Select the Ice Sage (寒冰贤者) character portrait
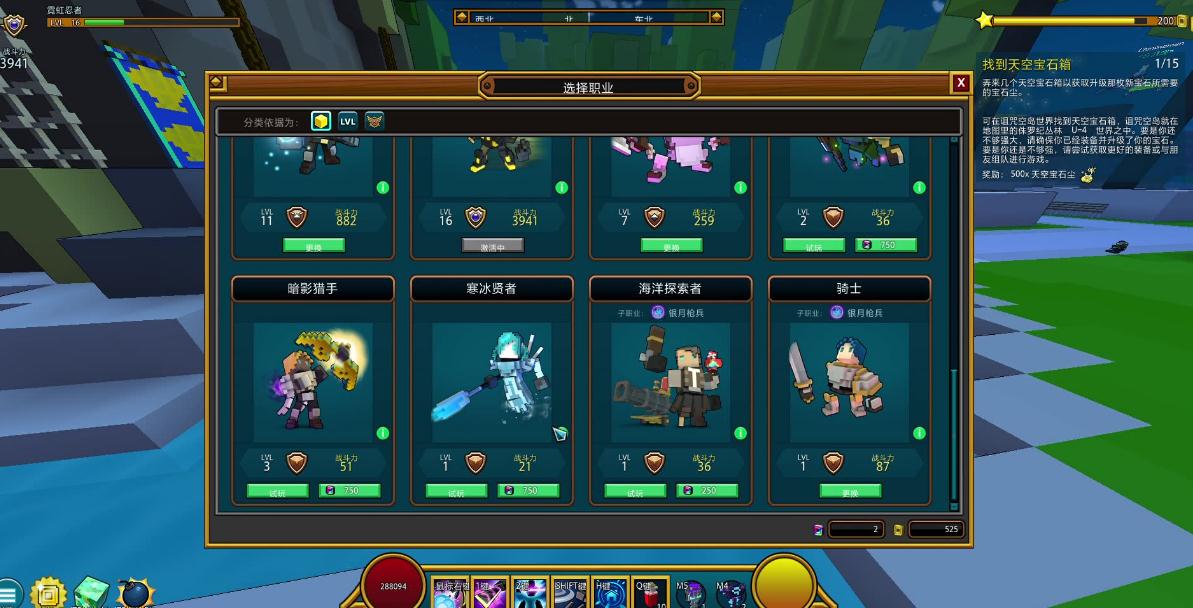The width and height of the screenshot is (1193, 608). [491, 382]
